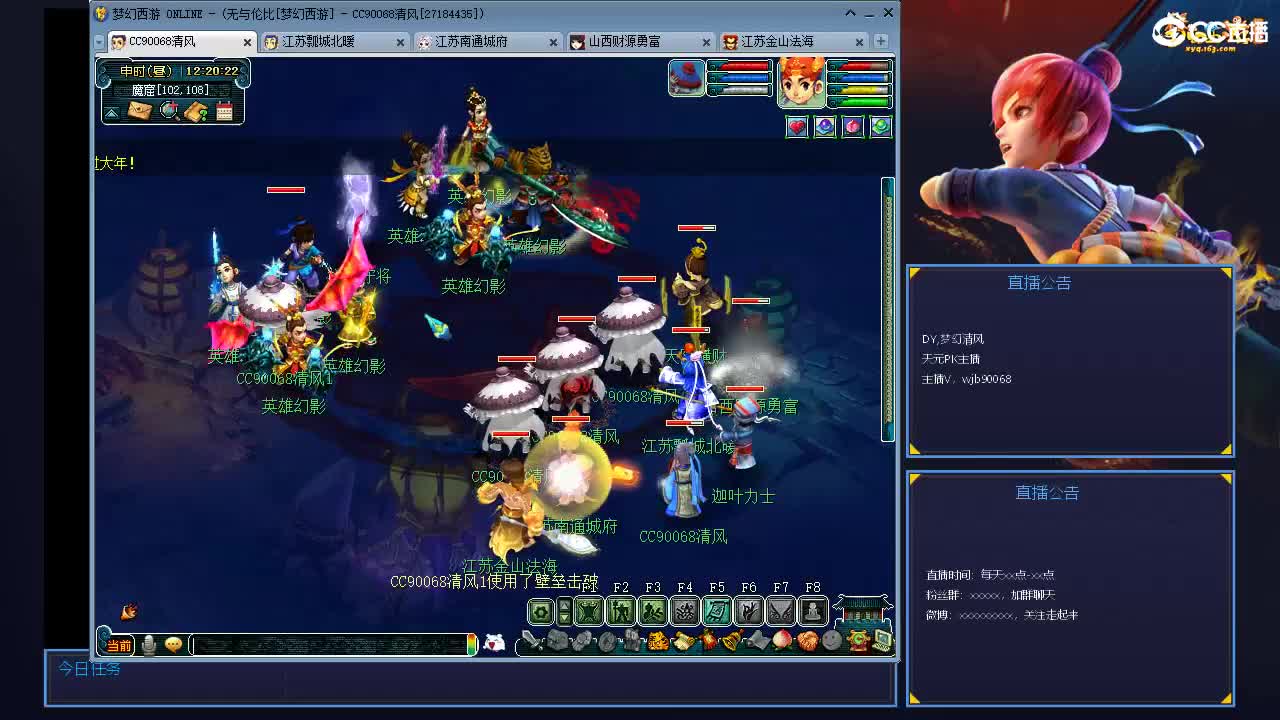Open the mail envelope icon
Viewport: 1280px width, 720px height.
coord(140,110)
